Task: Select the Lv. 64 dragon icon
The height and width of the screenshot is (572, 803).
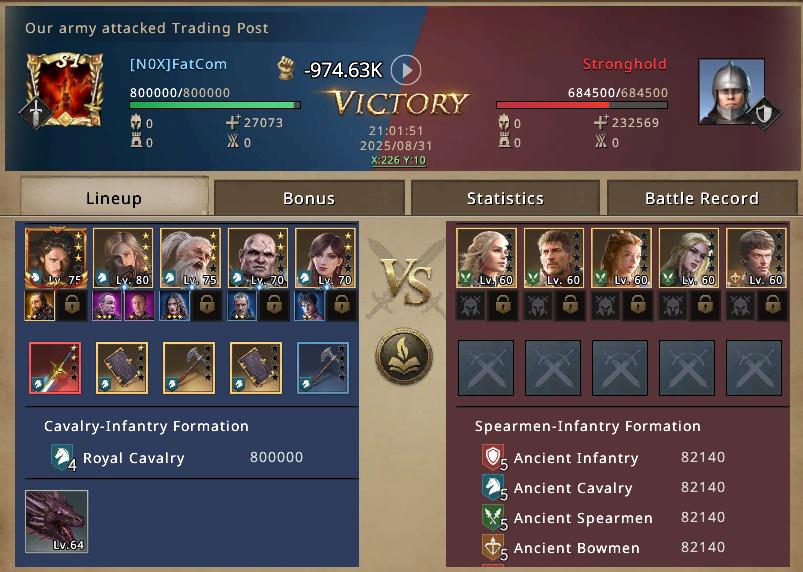Action: point(57,521)
